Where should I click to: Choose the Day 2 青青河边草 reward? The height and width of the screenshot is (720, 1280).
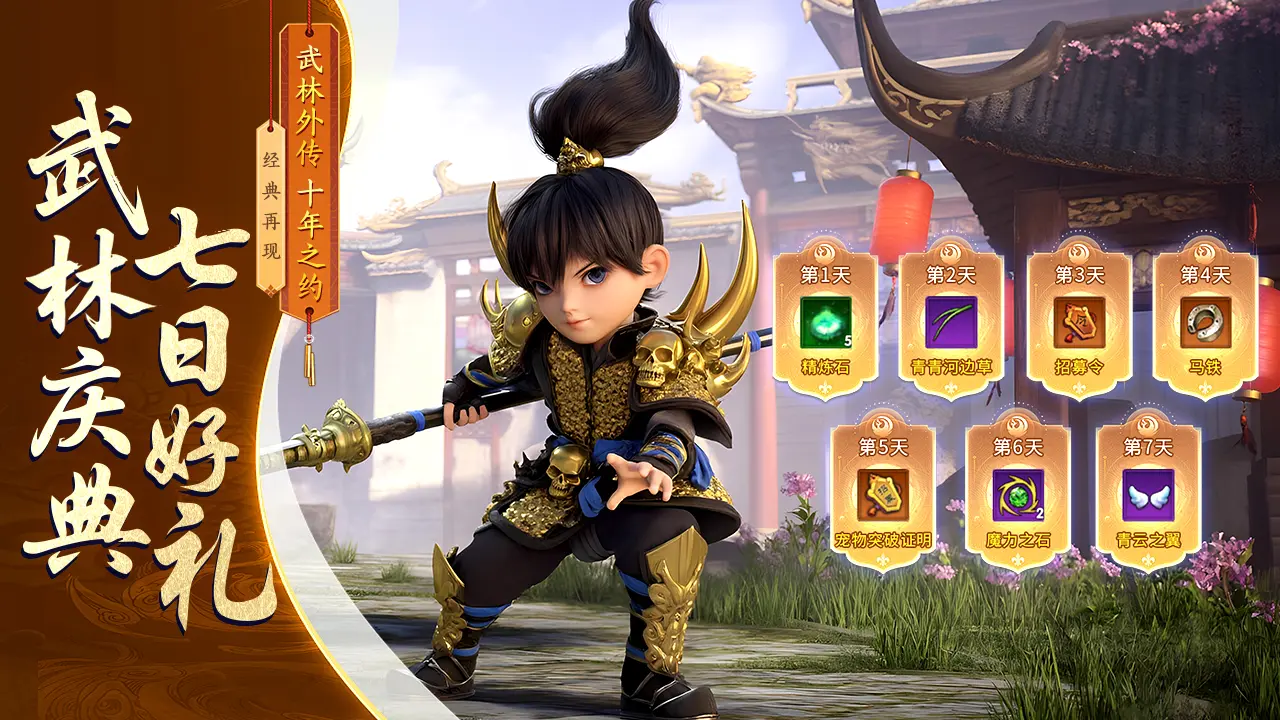coord(950,322)
